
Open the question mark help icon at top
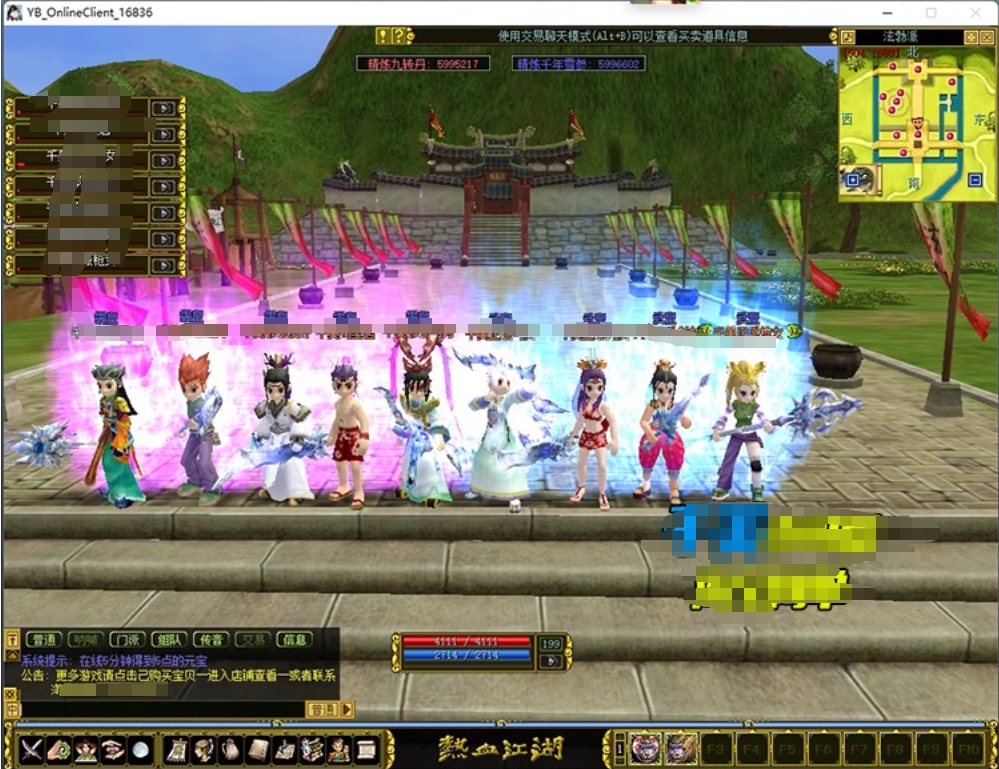398,36
